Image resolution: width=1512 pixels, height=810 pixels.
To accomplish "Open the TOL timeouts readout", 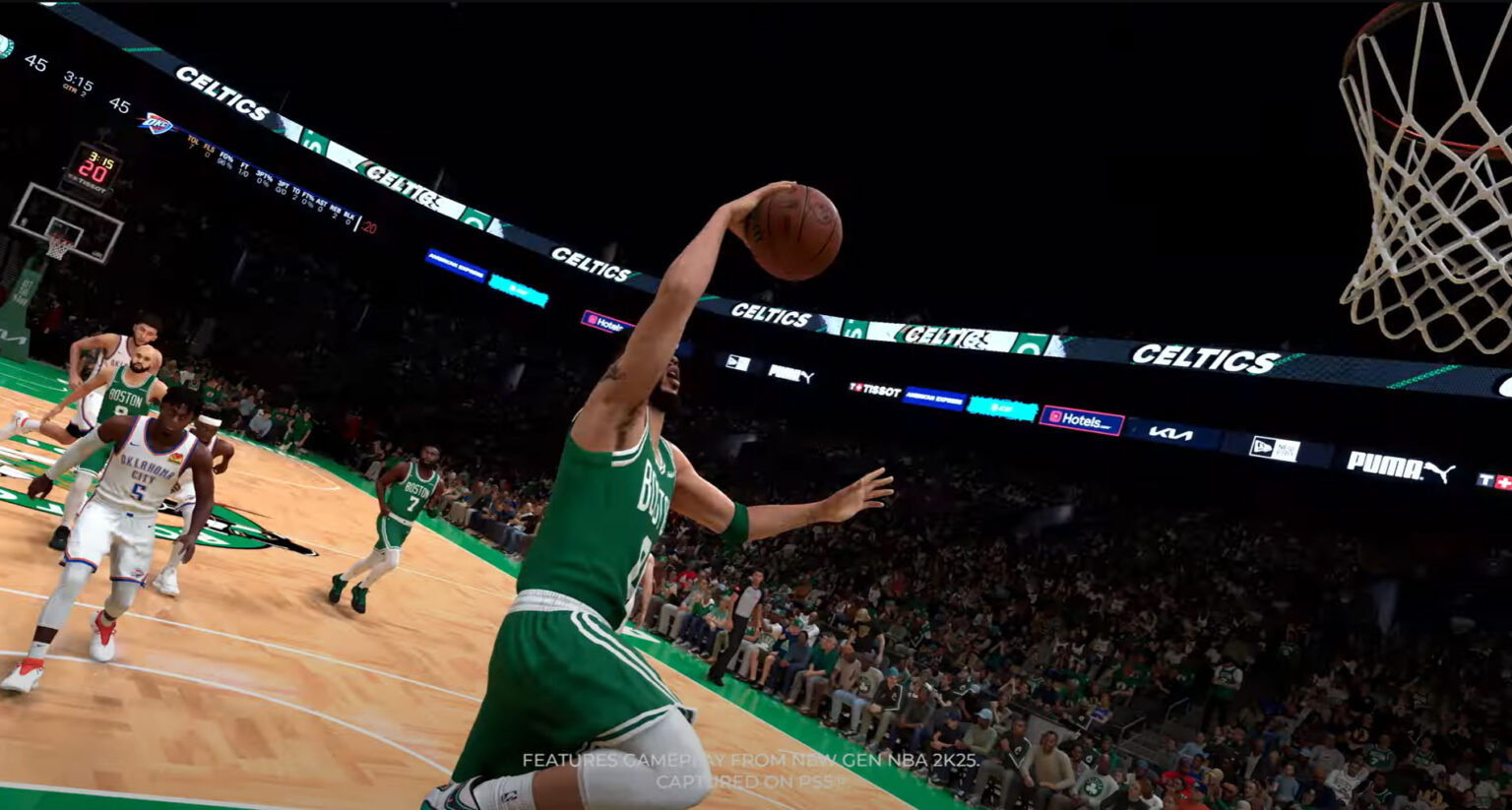I will click(193, 142).
